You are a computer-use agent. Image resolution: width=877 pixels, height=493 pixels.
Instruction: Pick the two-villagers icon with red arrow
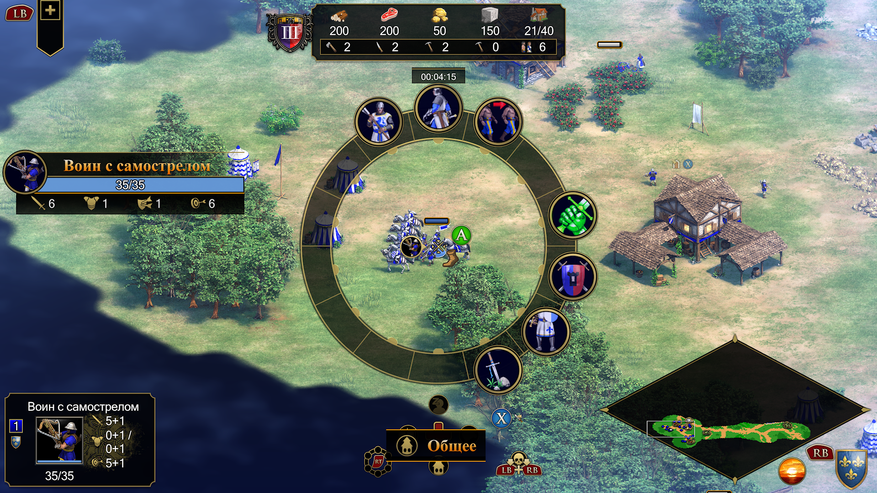pos(498,121)
